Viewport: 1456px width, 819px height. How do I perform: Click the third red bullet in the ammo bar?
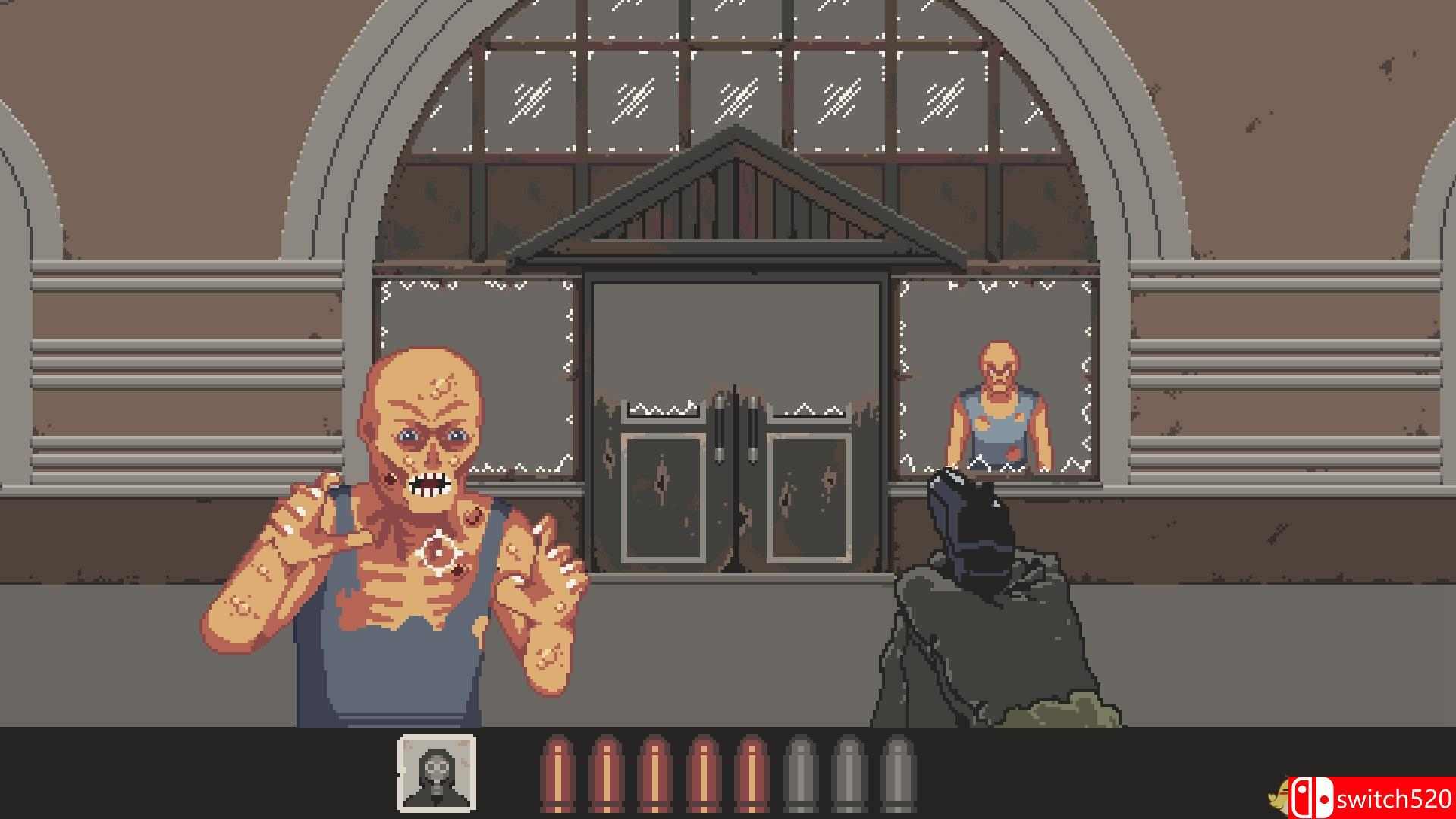[x=657, y=773]
